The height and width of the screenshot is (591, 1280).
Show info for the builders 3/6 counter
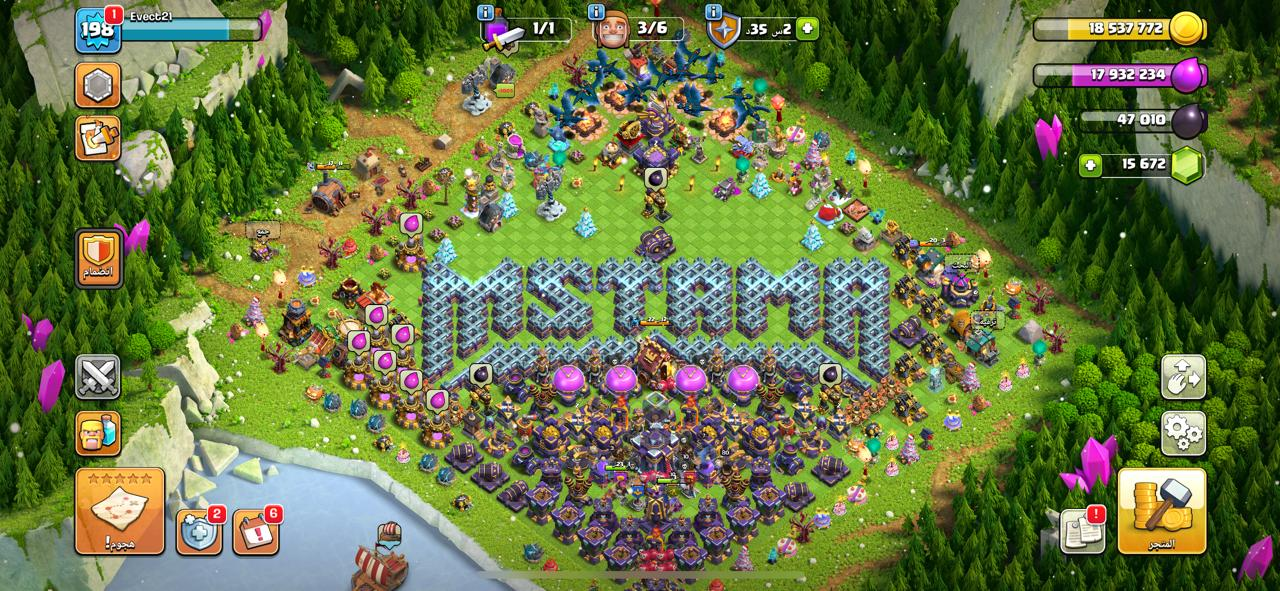click(x=597, y=13)
